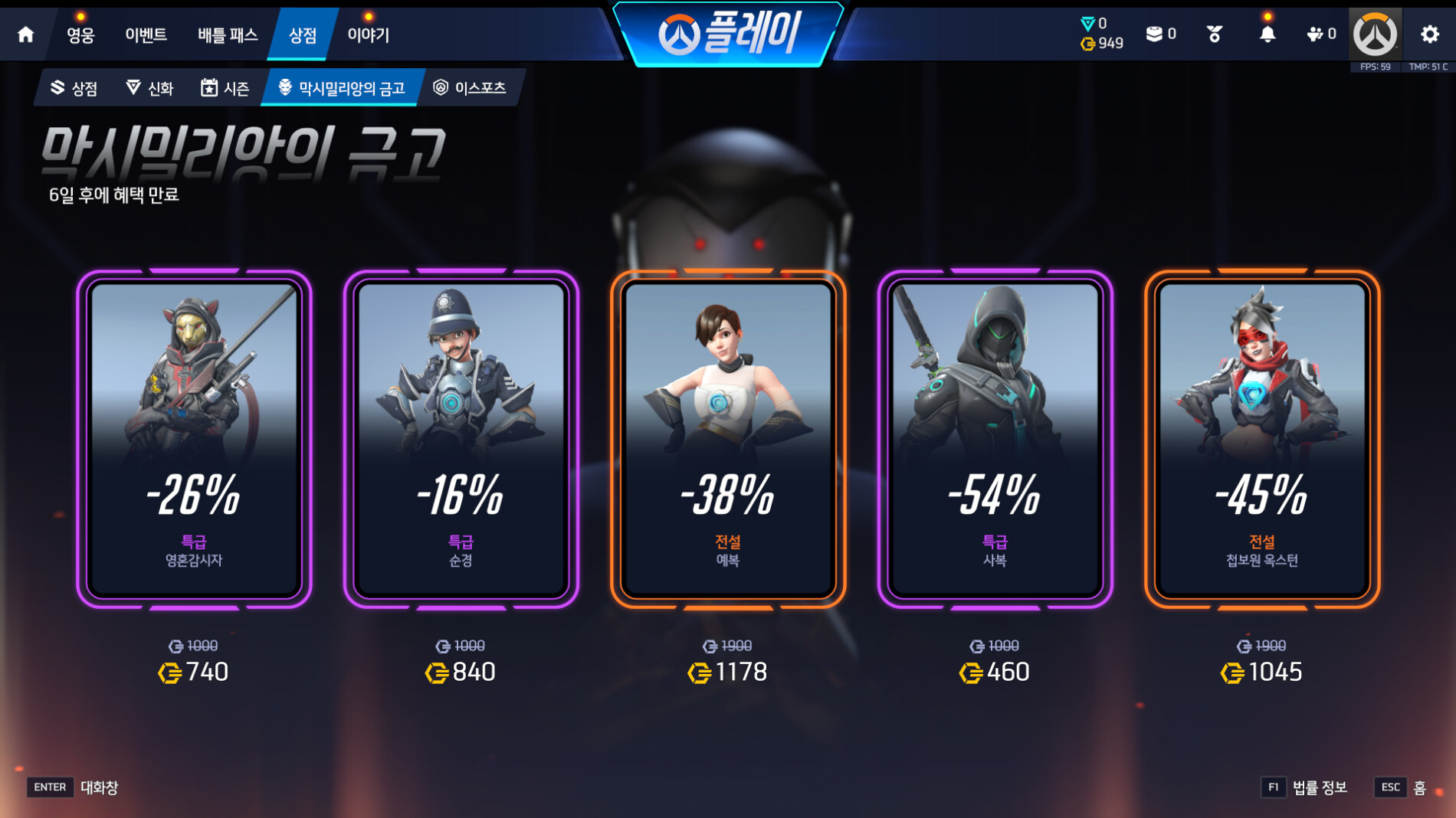Image resolution: width=1456 pixels, height=818 pixels.
Task: Select the 상점 top navigation tab
Action: pos(303,35)
